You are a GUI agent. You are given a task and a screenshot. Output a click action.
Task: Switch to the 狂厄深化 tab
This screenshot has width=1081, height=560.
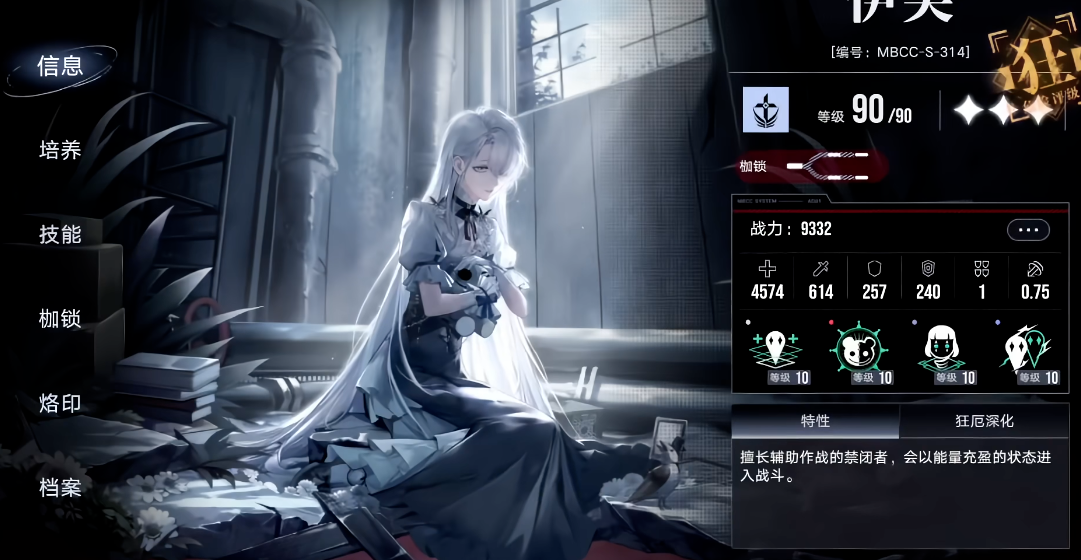[985, 421]
